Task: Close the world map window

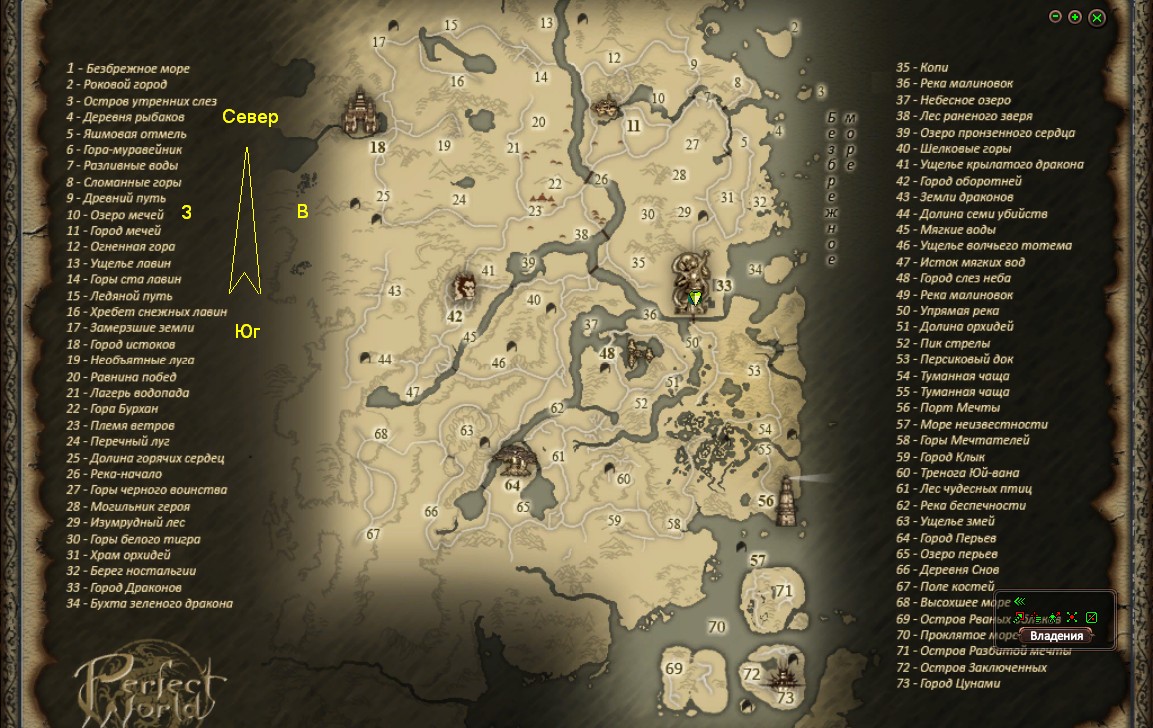Action: click(1097, 17)
